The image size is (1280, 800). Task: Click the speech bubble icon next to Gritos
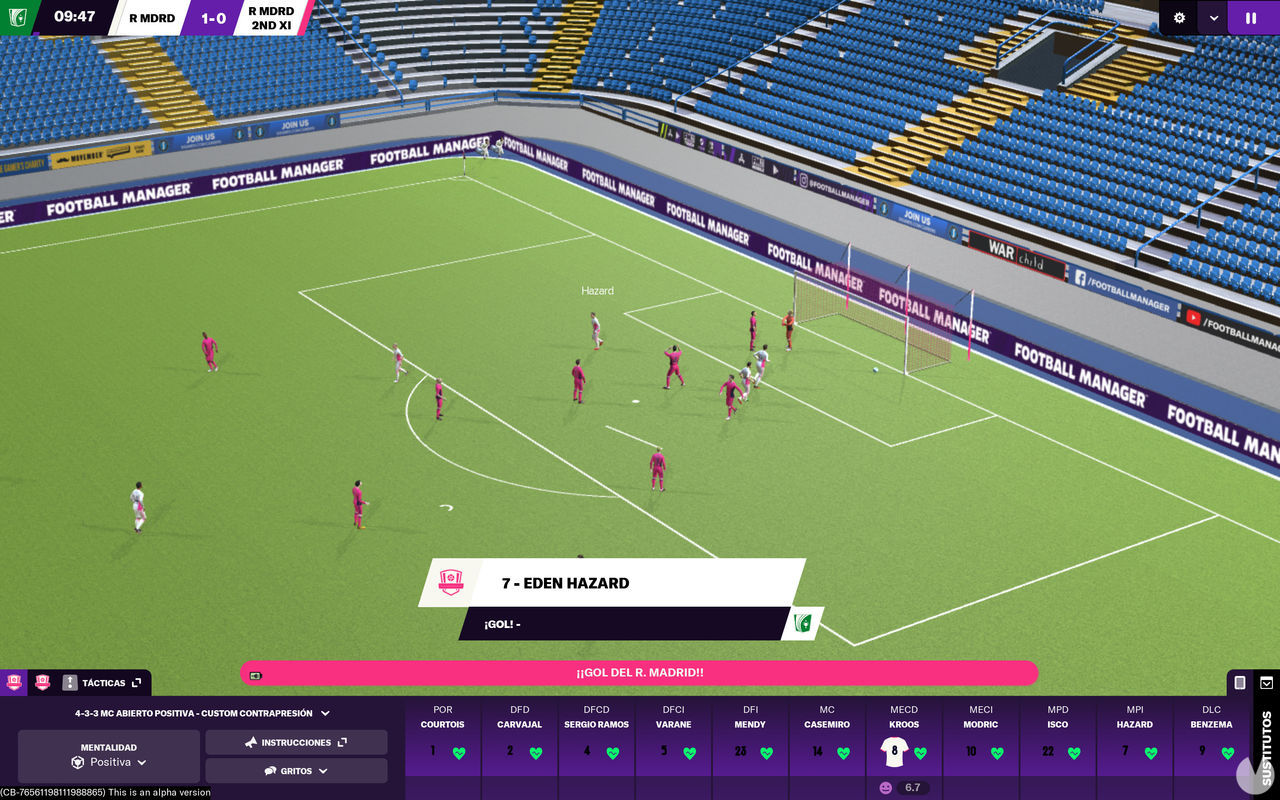[x=270, y=771]
